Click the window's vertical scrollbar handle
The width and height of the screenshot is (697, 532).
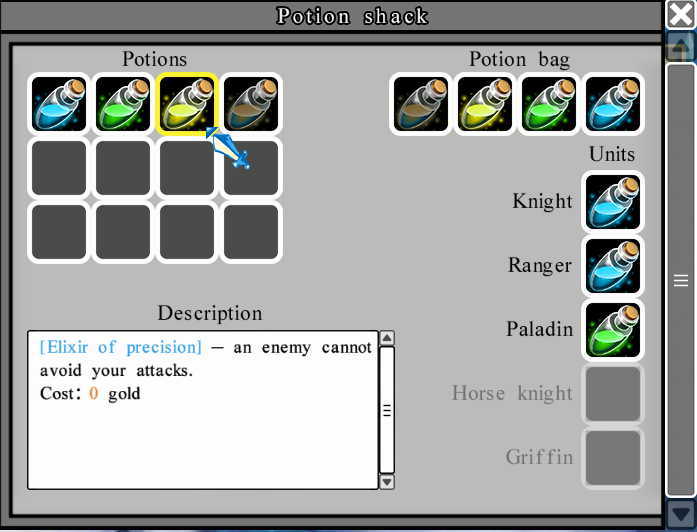(680, 280)
